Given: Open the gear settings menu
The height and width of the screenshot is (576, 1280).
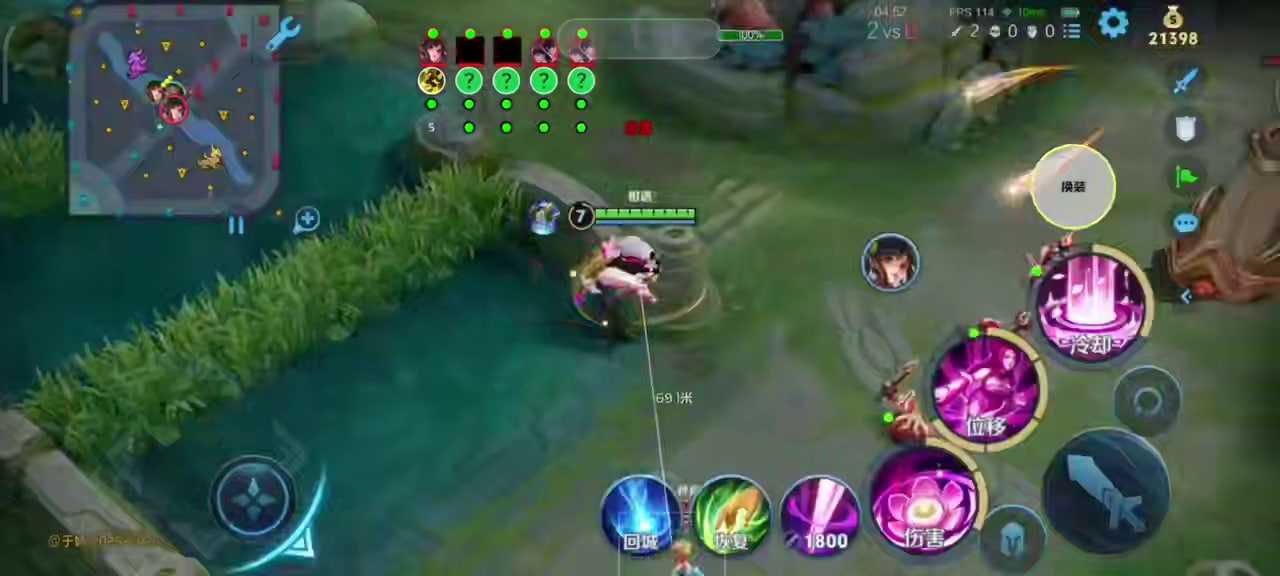Looking at the screenshot, I should coord(1113,23).
